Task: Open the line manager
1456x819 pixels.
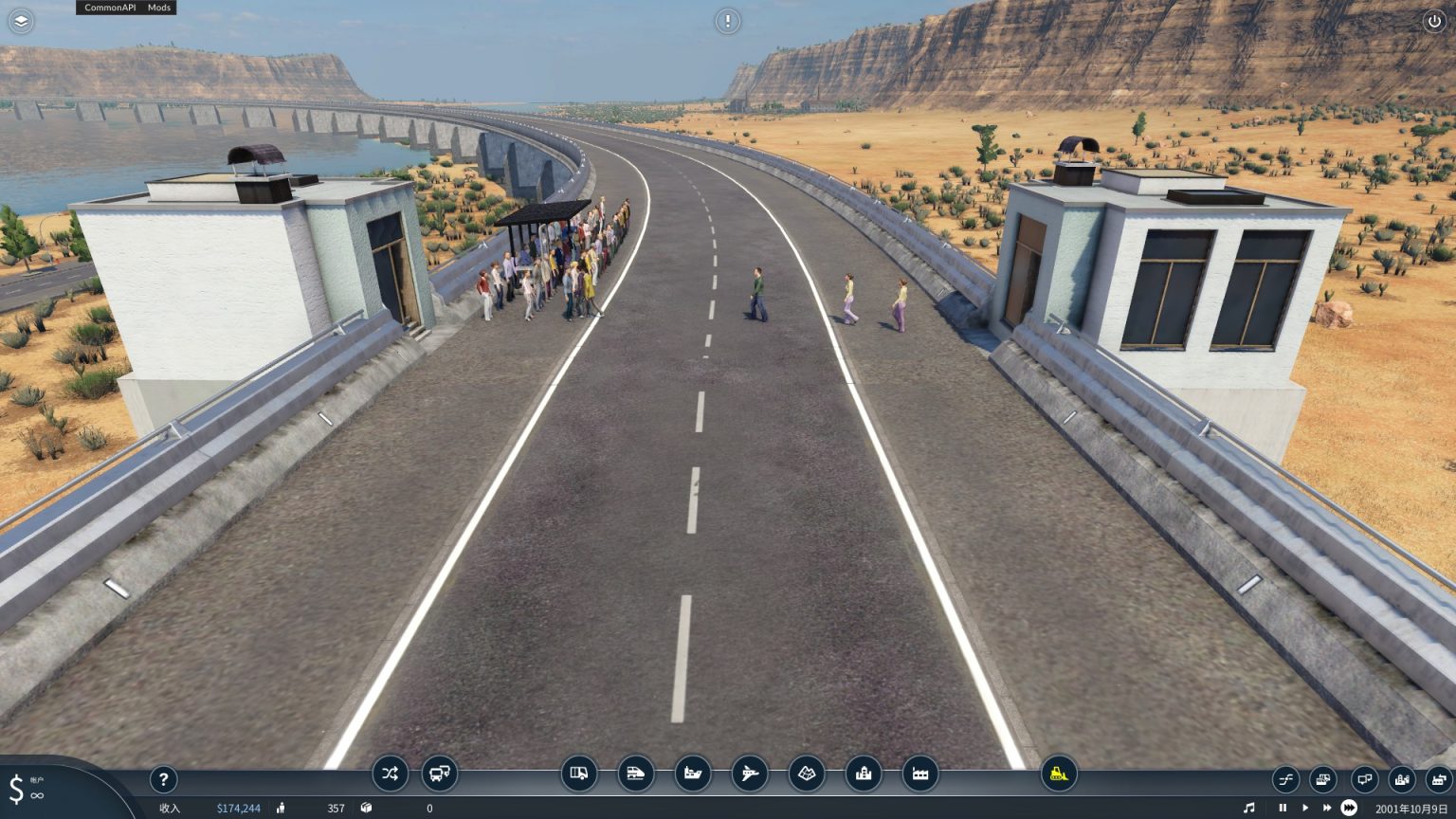Action: pyautogui.click(x=389, y=774)
